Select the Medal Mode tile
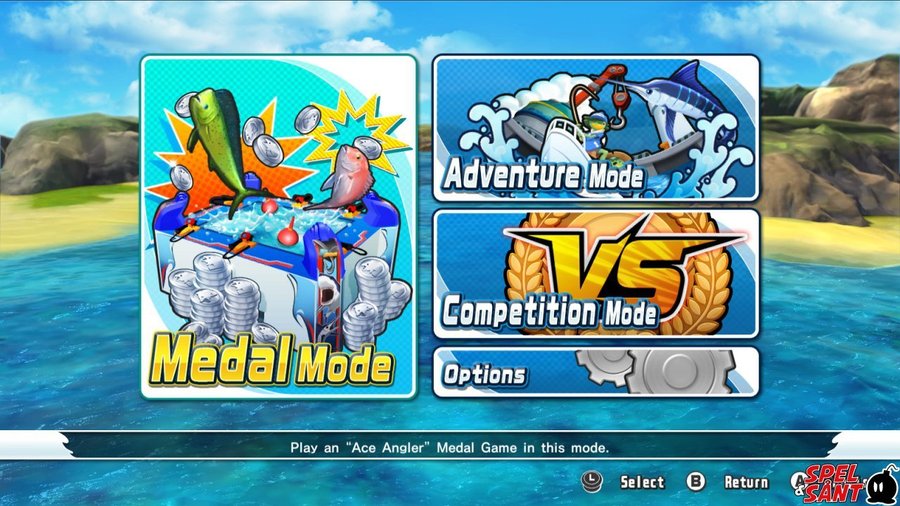Viewport: 900px width, 506px height. (x=278, y=226)
